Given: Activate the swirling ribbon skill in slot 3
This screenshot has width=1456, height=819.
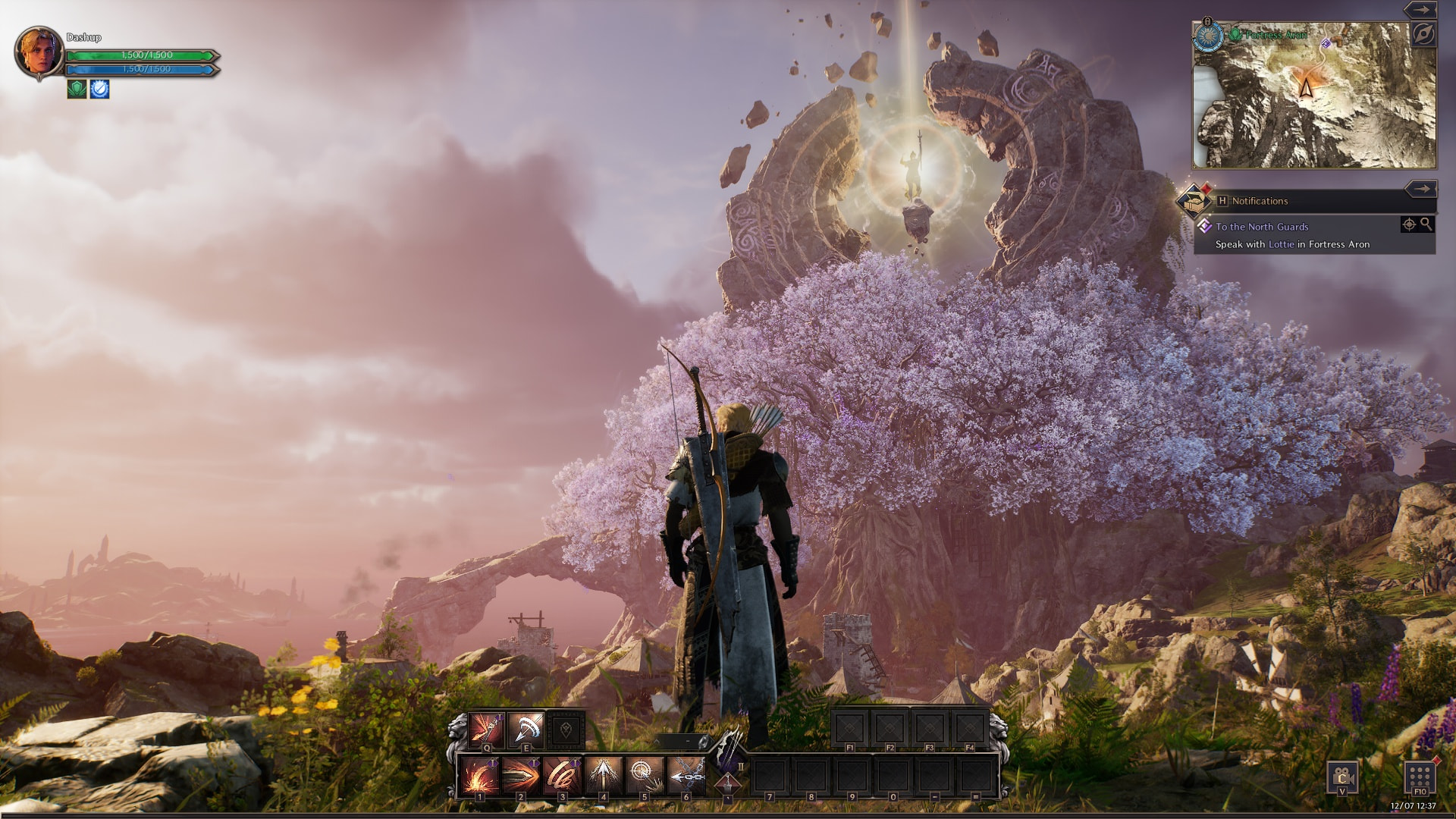Looking at the screenshot, I should (562, 776).
